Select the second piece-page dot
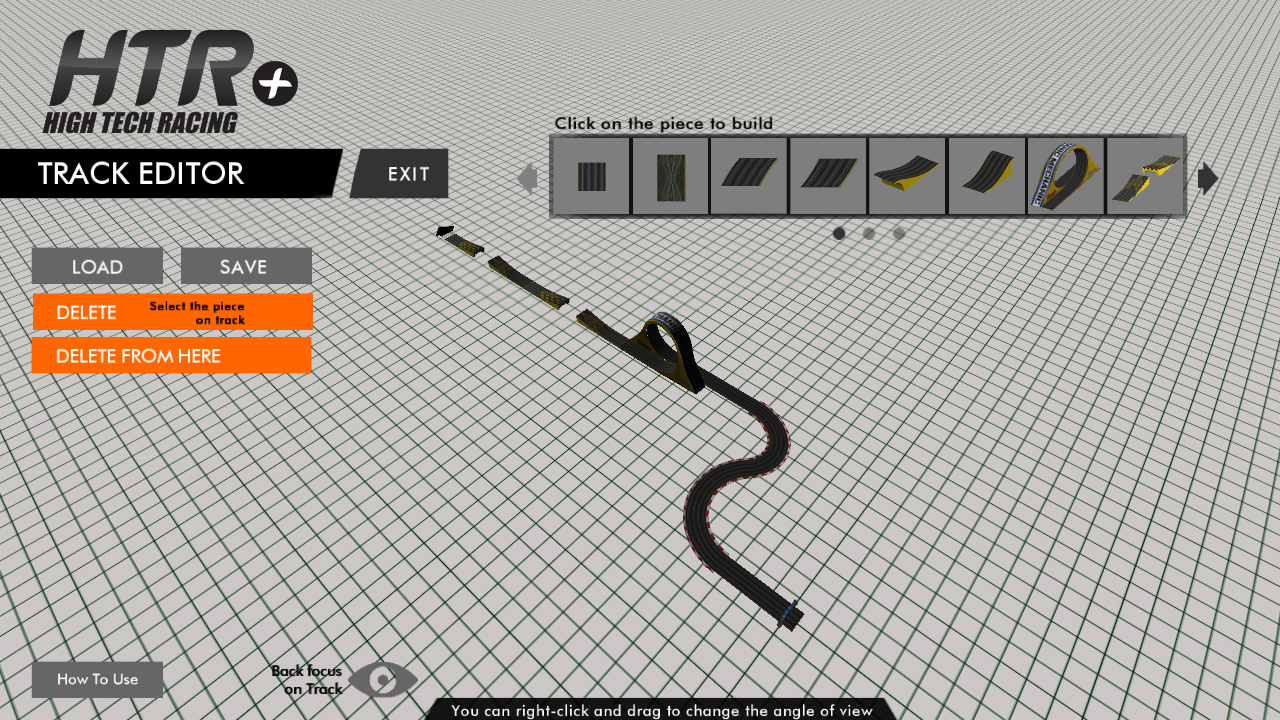Screen dimensions: 1280x720 [869, 233]
